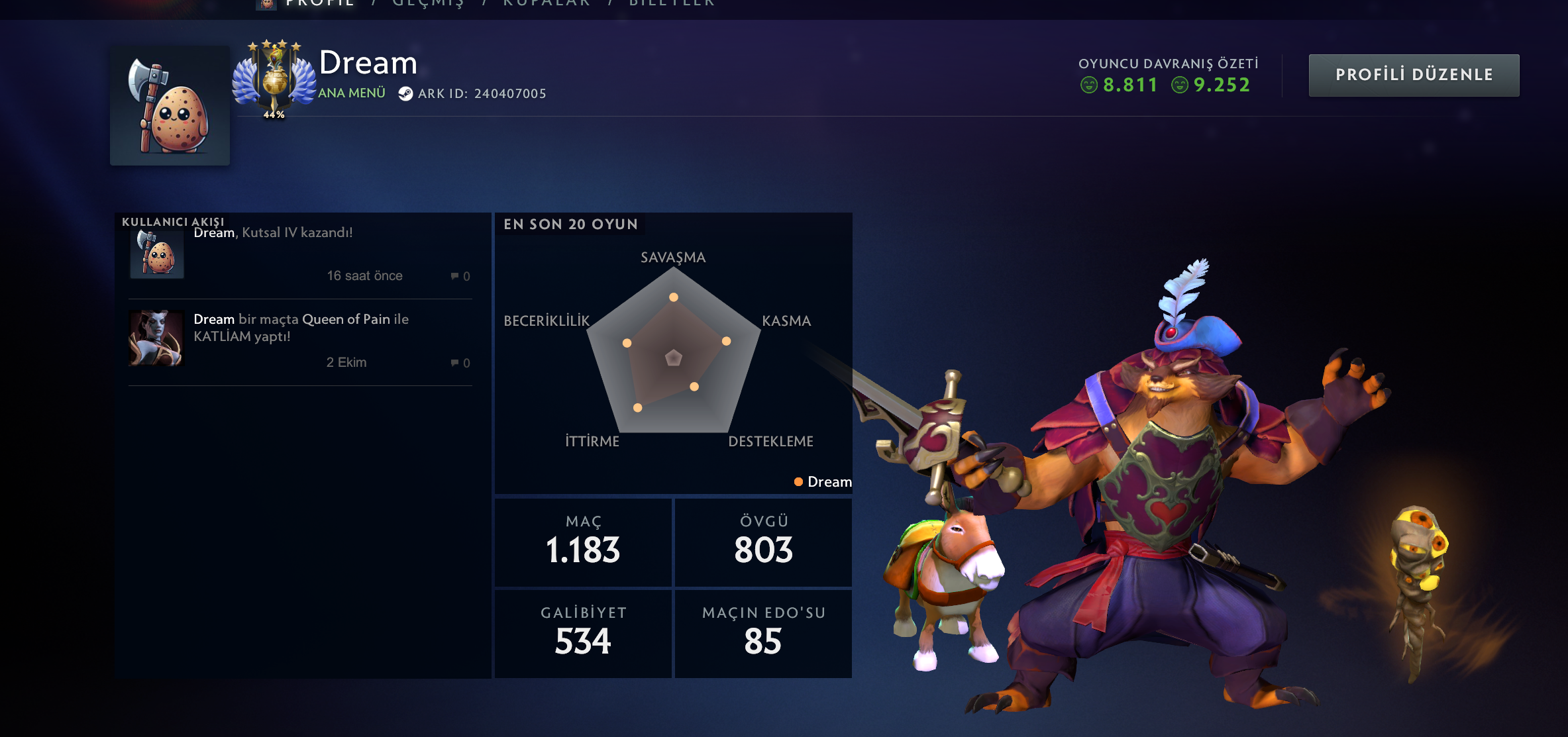Image resolution: width=1568 pixels, height=737 pixels.
Task: Open the GEÇMİŞ tab
Action: click(x=428, y=3)
